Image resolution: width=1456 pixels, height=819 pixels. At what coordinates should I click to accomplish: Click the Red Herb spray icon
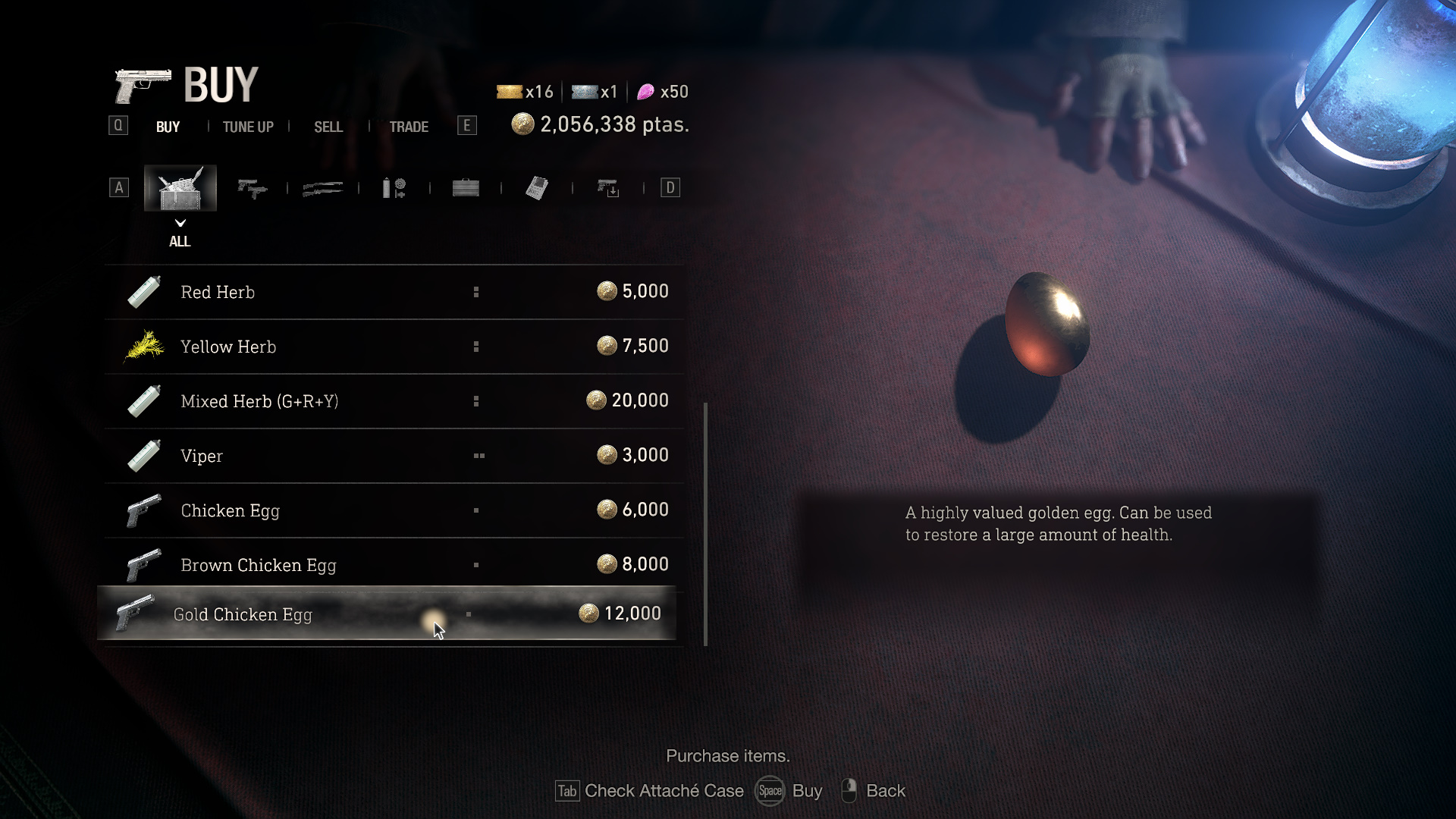click(x=143, y=291)
